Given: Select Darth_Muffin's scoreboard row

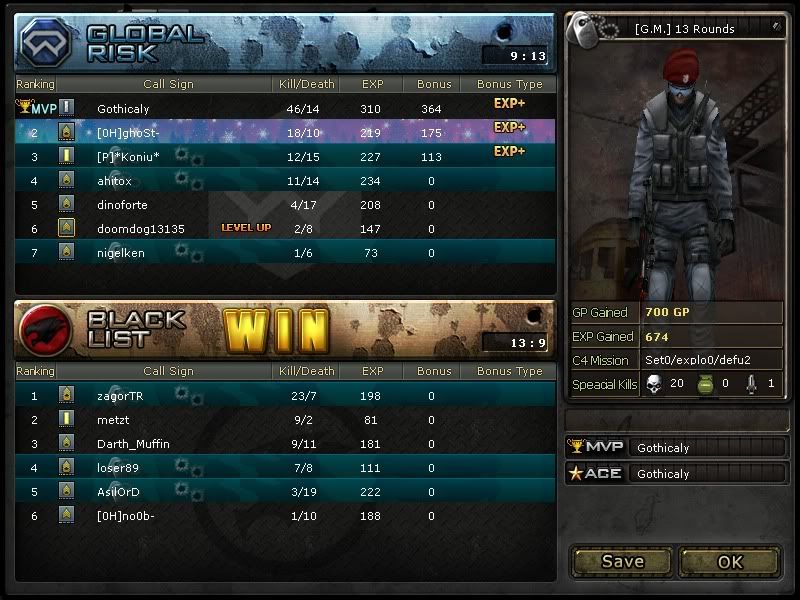Looking at the screenshot, I should [x=285, y=444].
